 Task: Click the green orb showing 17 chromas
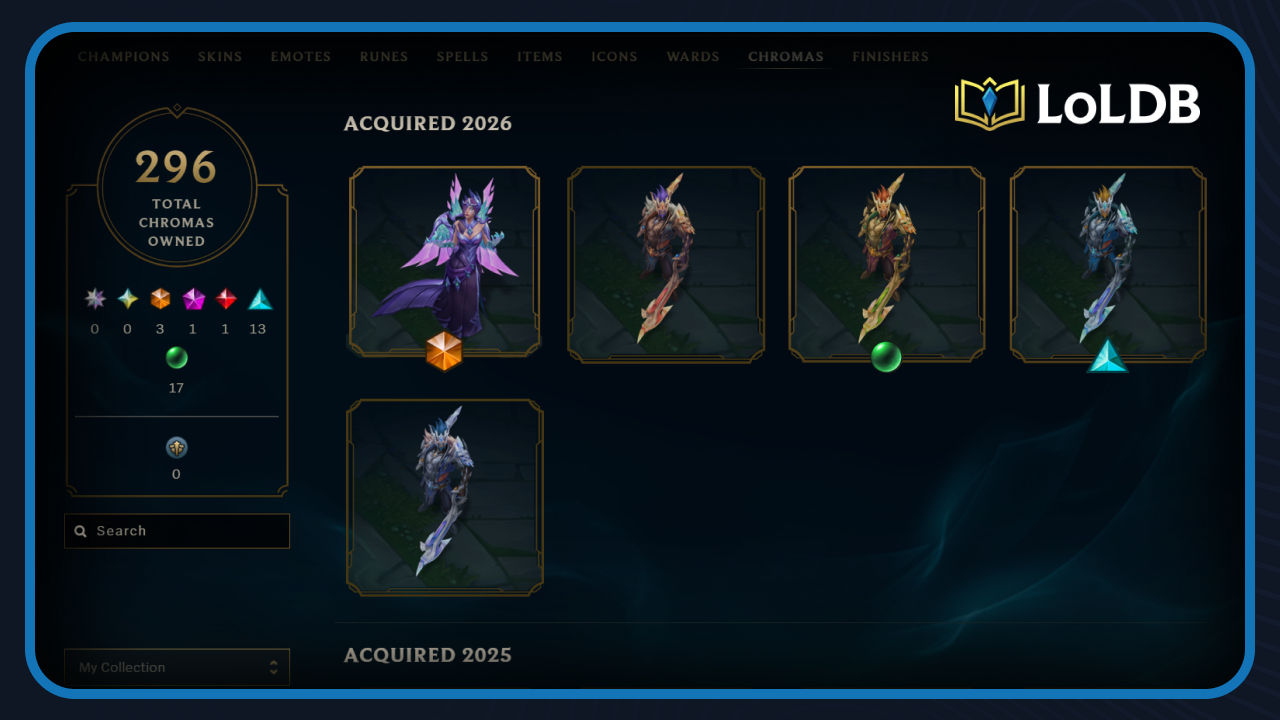(176, 357)
